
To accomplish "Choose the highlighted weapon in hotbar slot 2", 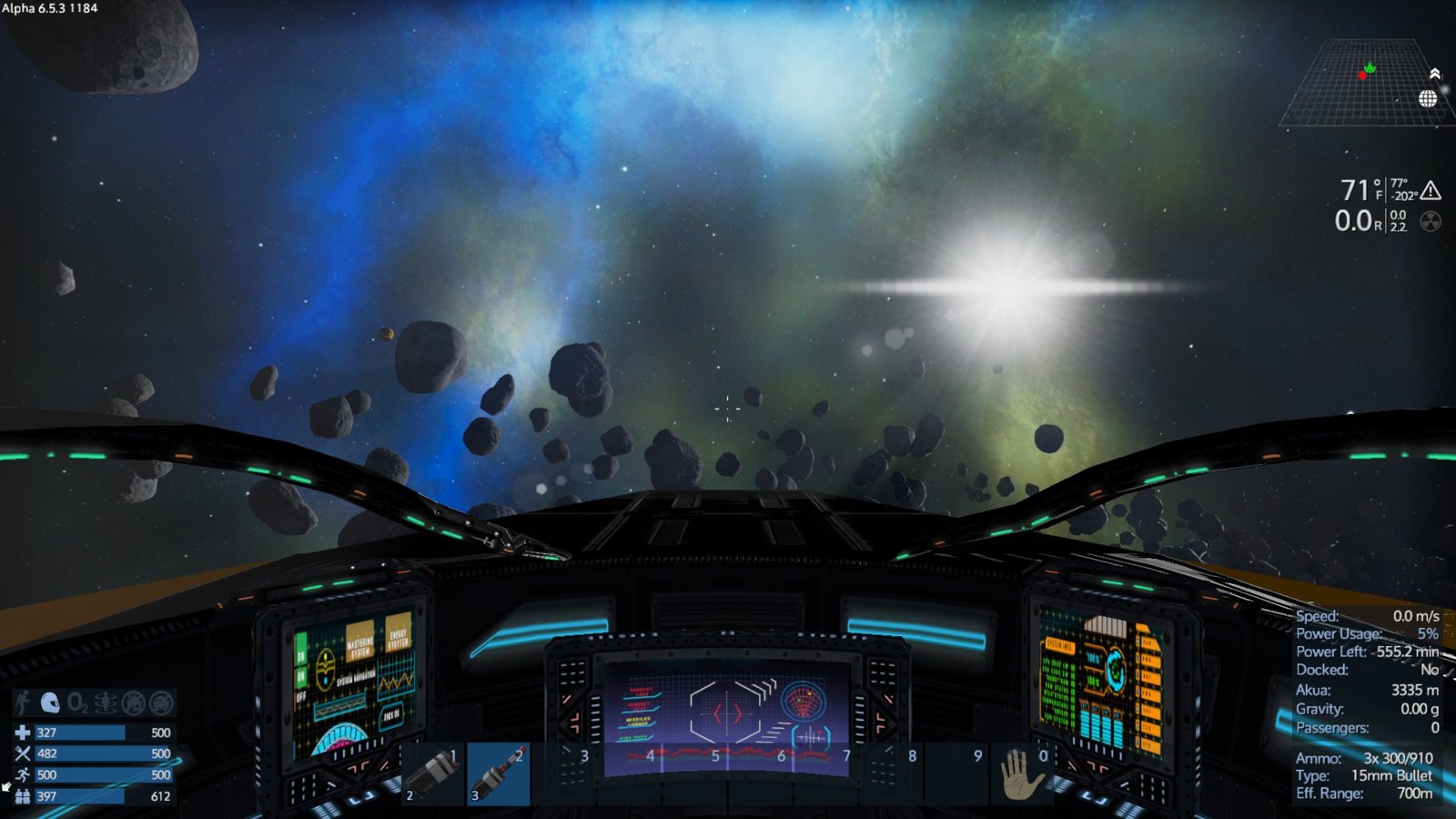I will (x=499, y=773).
